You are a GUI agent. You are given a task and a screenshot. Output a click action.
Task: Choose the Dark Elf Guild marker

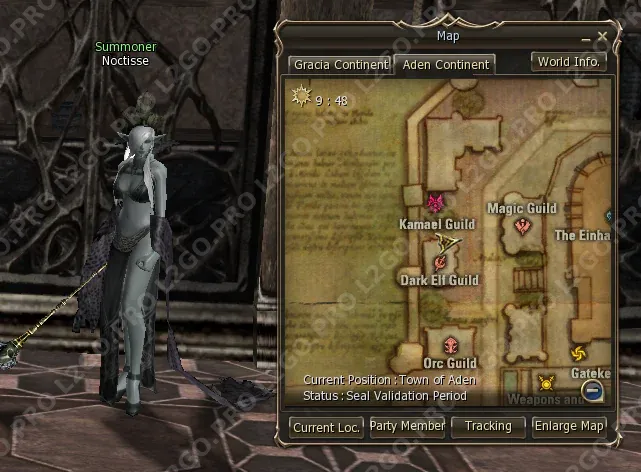point(440,261)
